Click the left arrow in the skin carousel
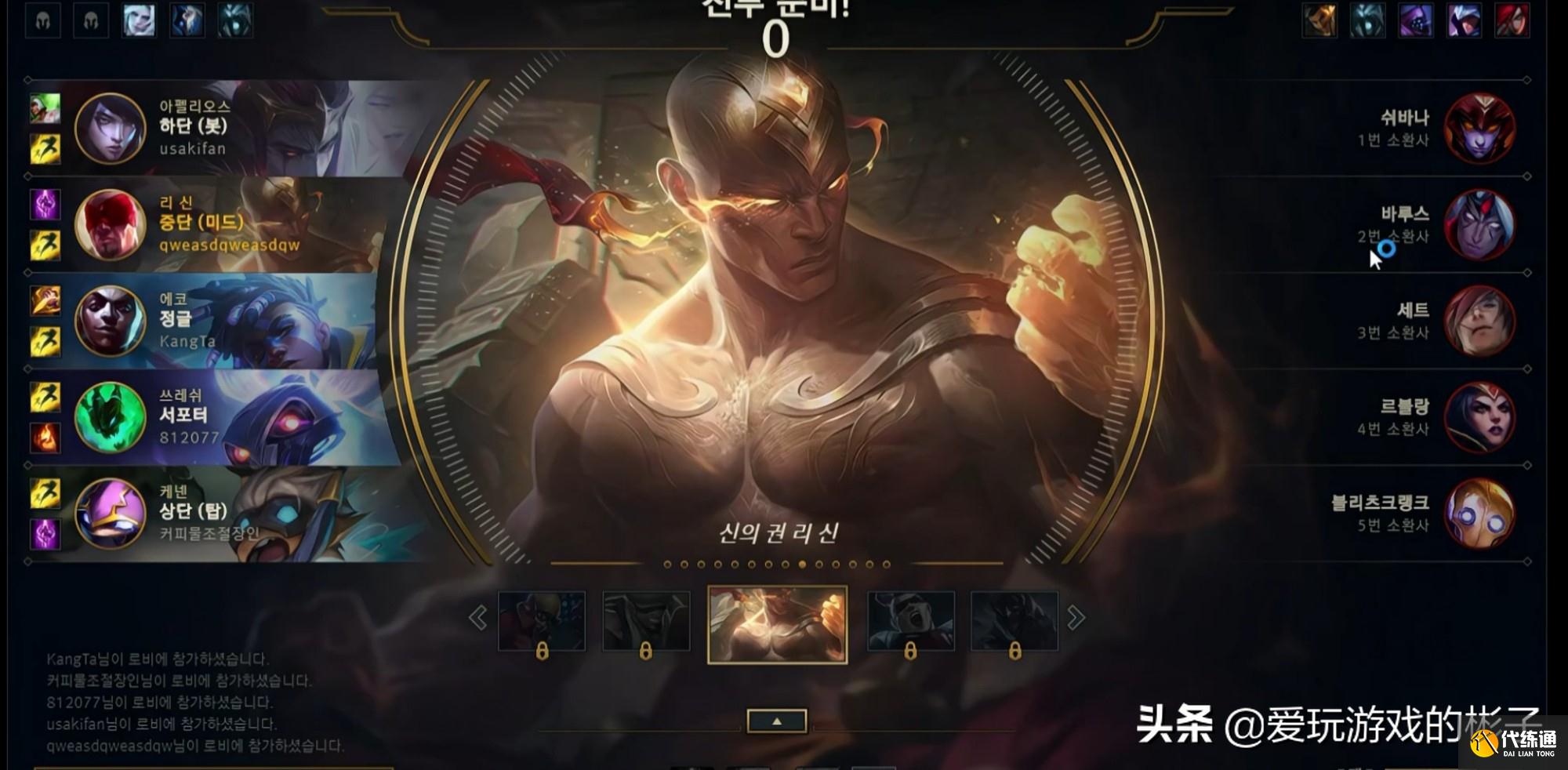This screenshot has height=770, width=1568. pyautogui.click(x=476, y=617)
